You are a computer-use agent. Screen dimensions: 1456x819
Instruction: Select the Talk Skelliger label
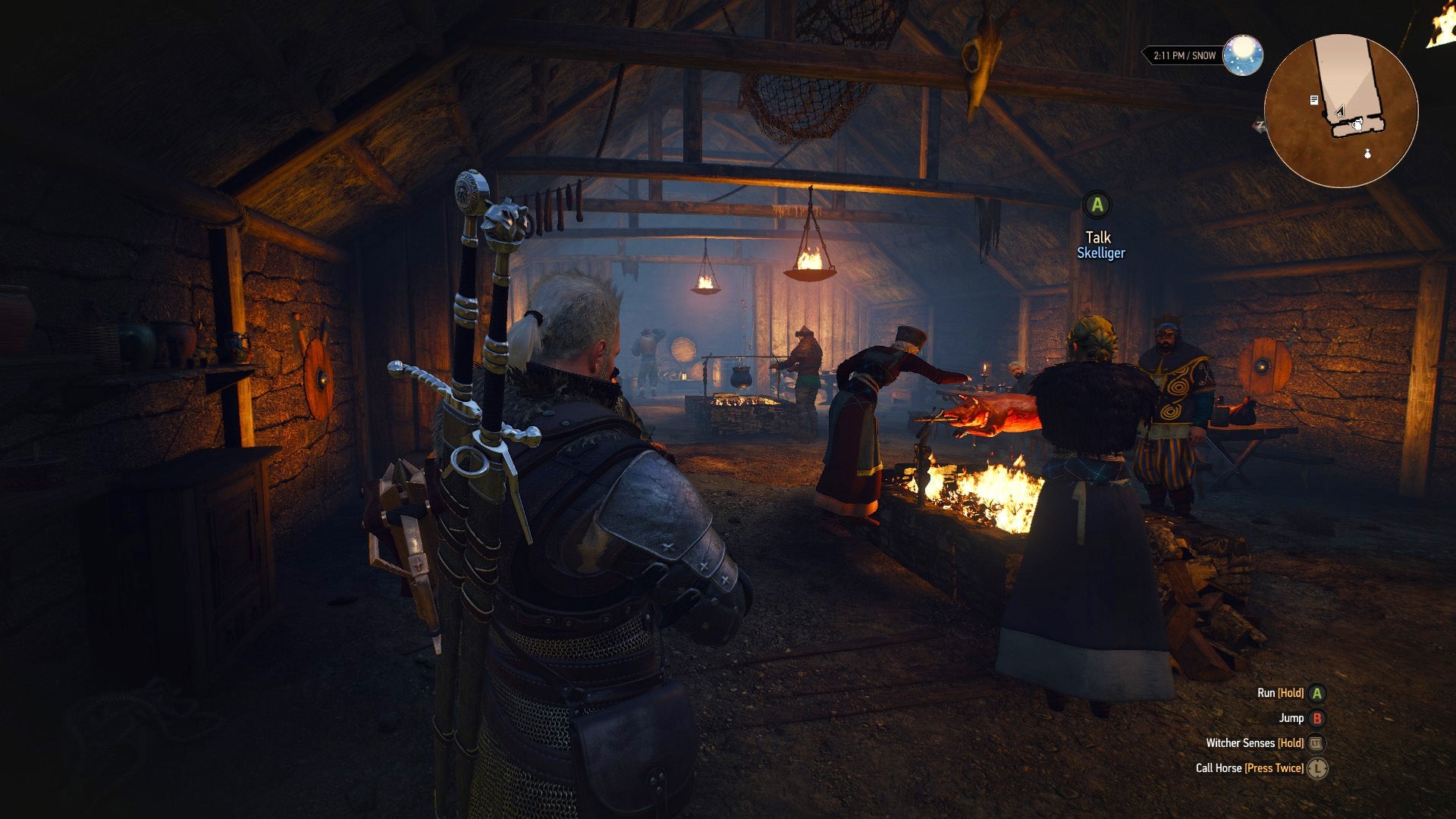click(1099, 237)
